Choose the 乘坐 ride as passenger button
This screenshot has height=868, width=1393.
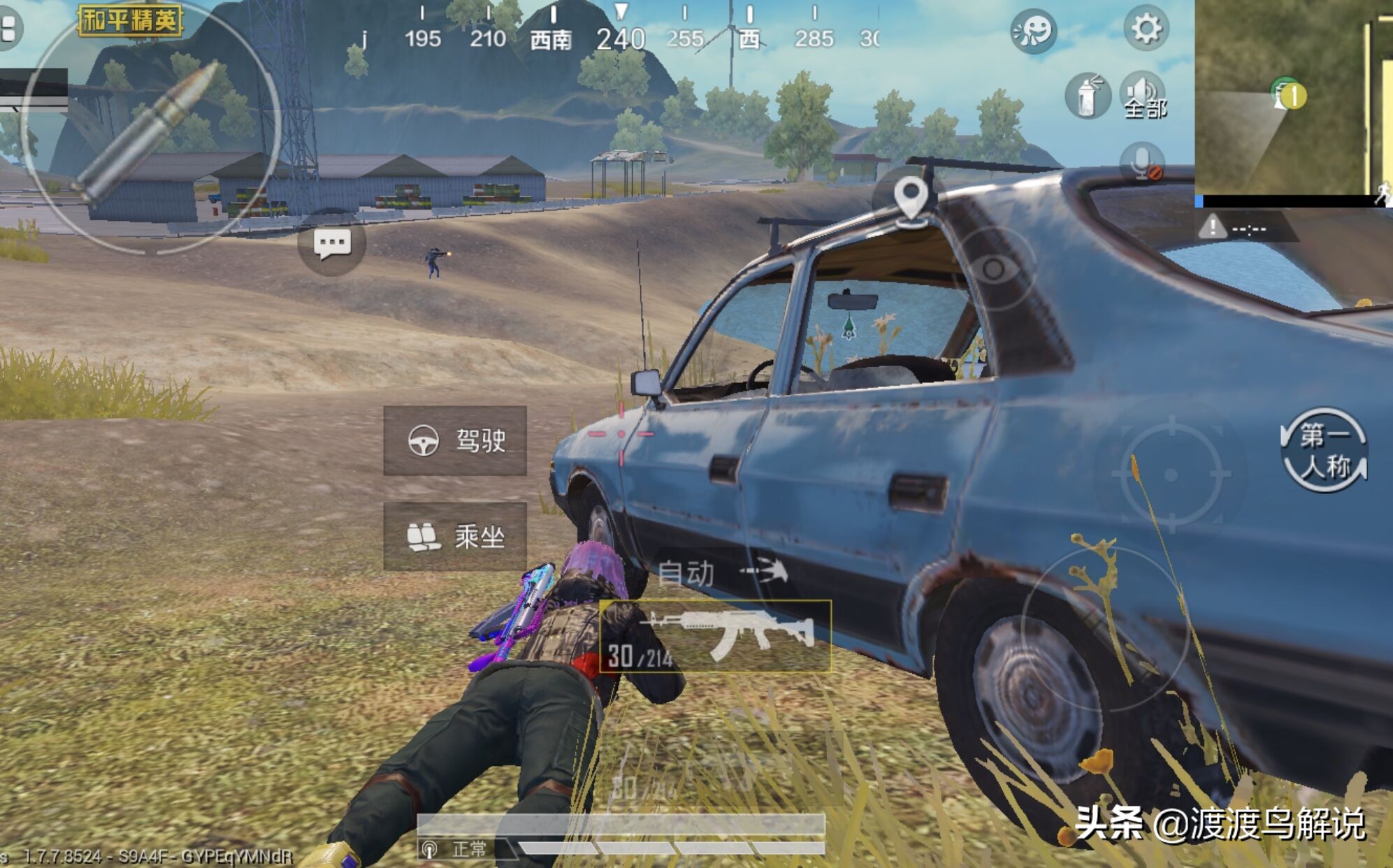pos(455,537)
